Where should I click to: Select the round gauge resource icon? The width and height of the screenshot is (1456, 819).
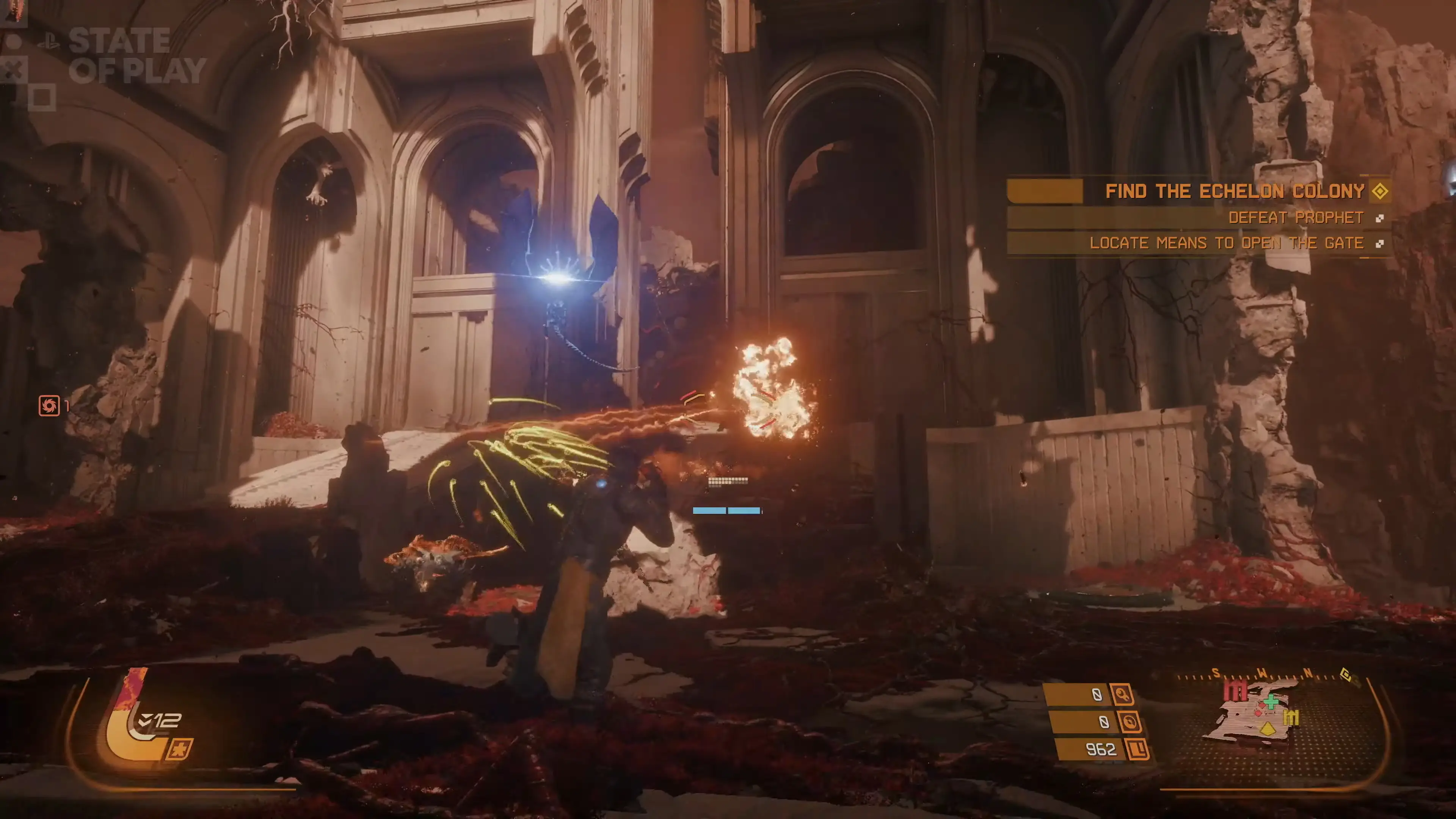click(x=1129, y=722)
